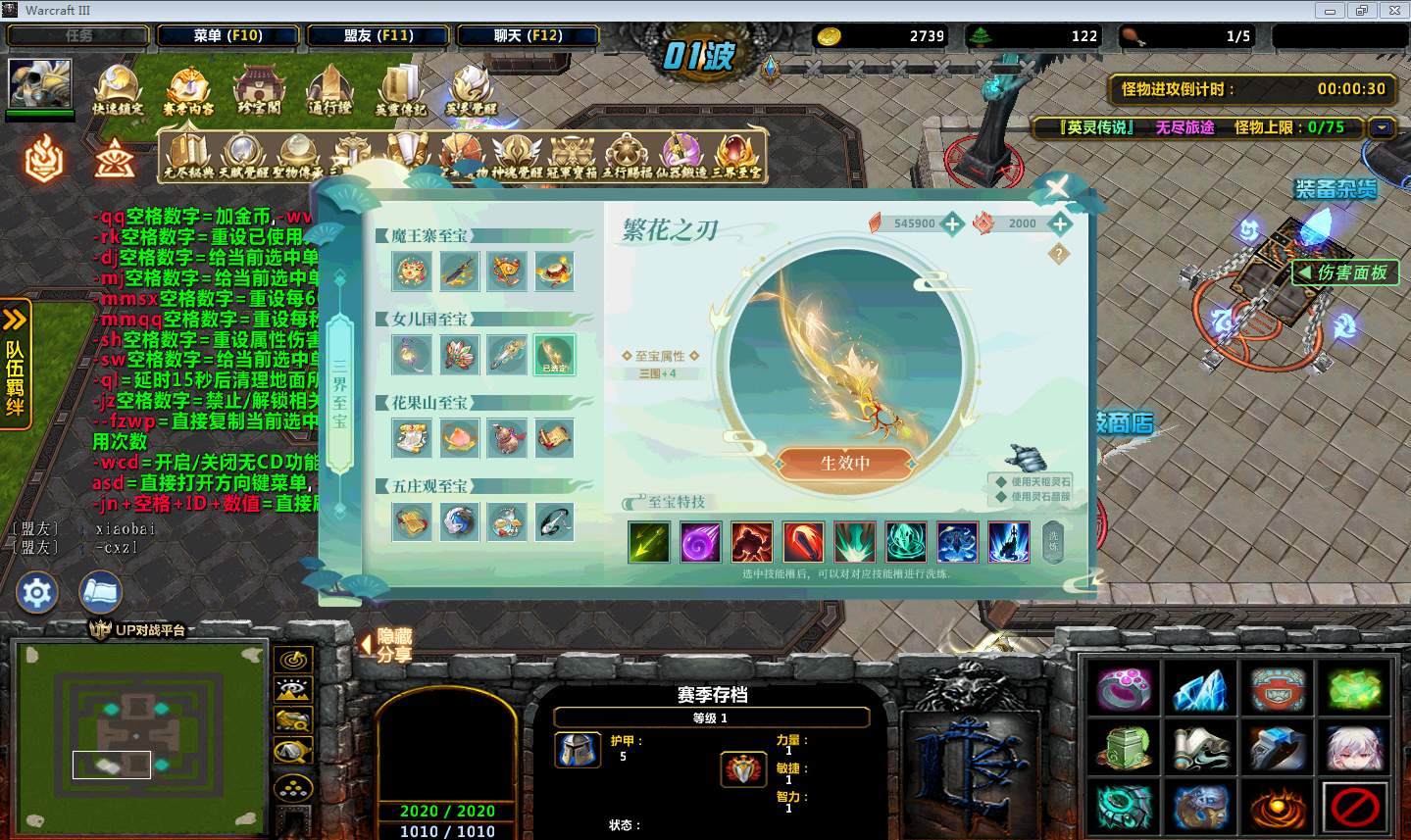Minimize the Warcraft III window
Screen dimensions: 1411x840
pos(1330,11)
